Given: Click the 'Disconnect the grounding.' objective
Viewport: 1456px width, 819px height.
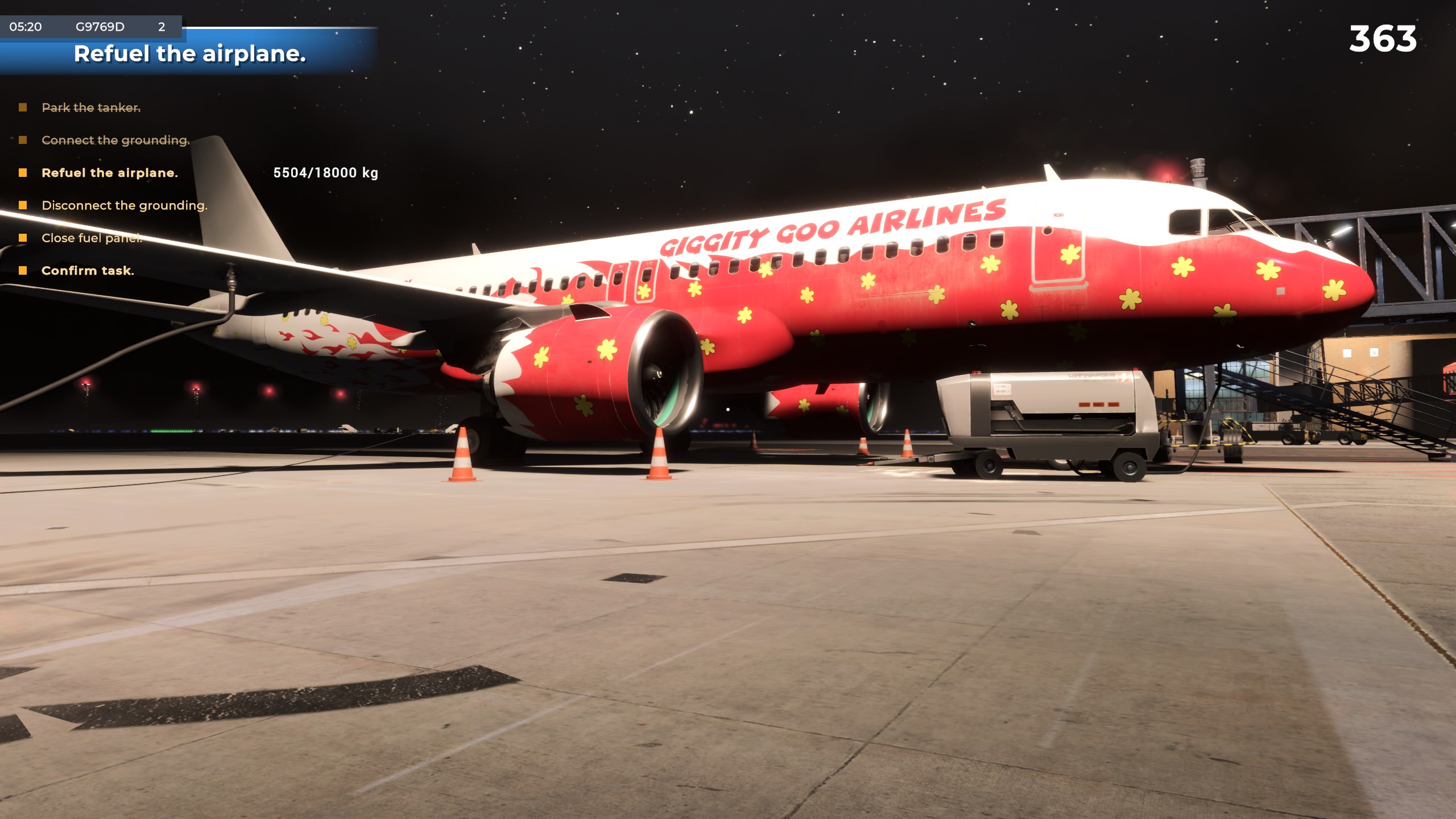Looking at the screenshot, I should 124,205.
